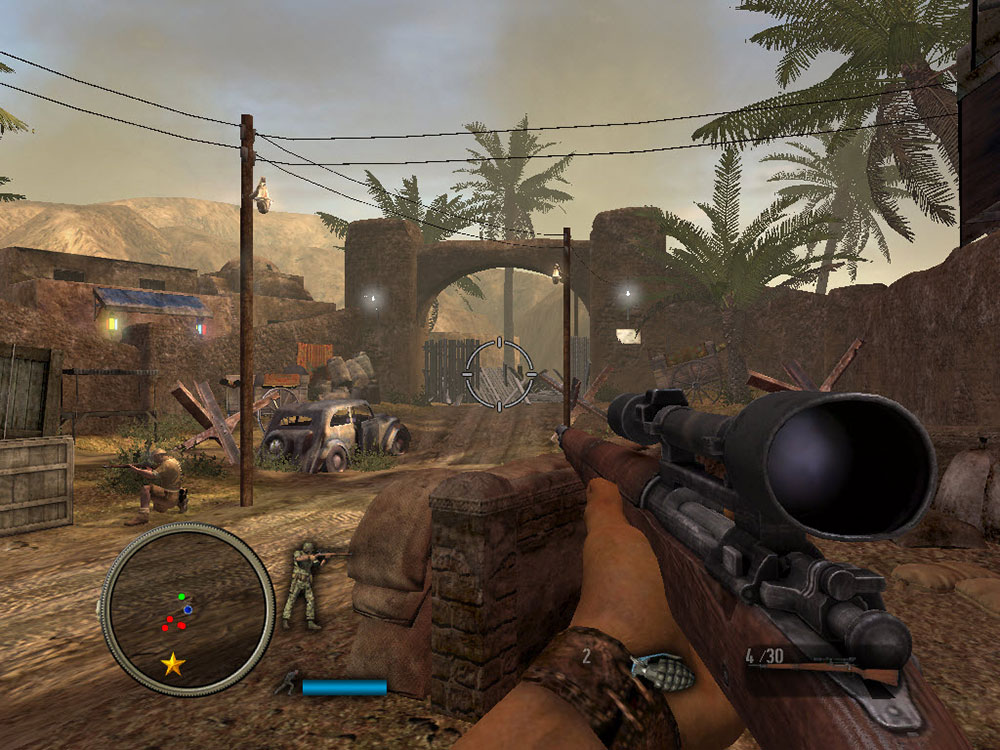Select the hand grenade icon

(x=661, y=672)
